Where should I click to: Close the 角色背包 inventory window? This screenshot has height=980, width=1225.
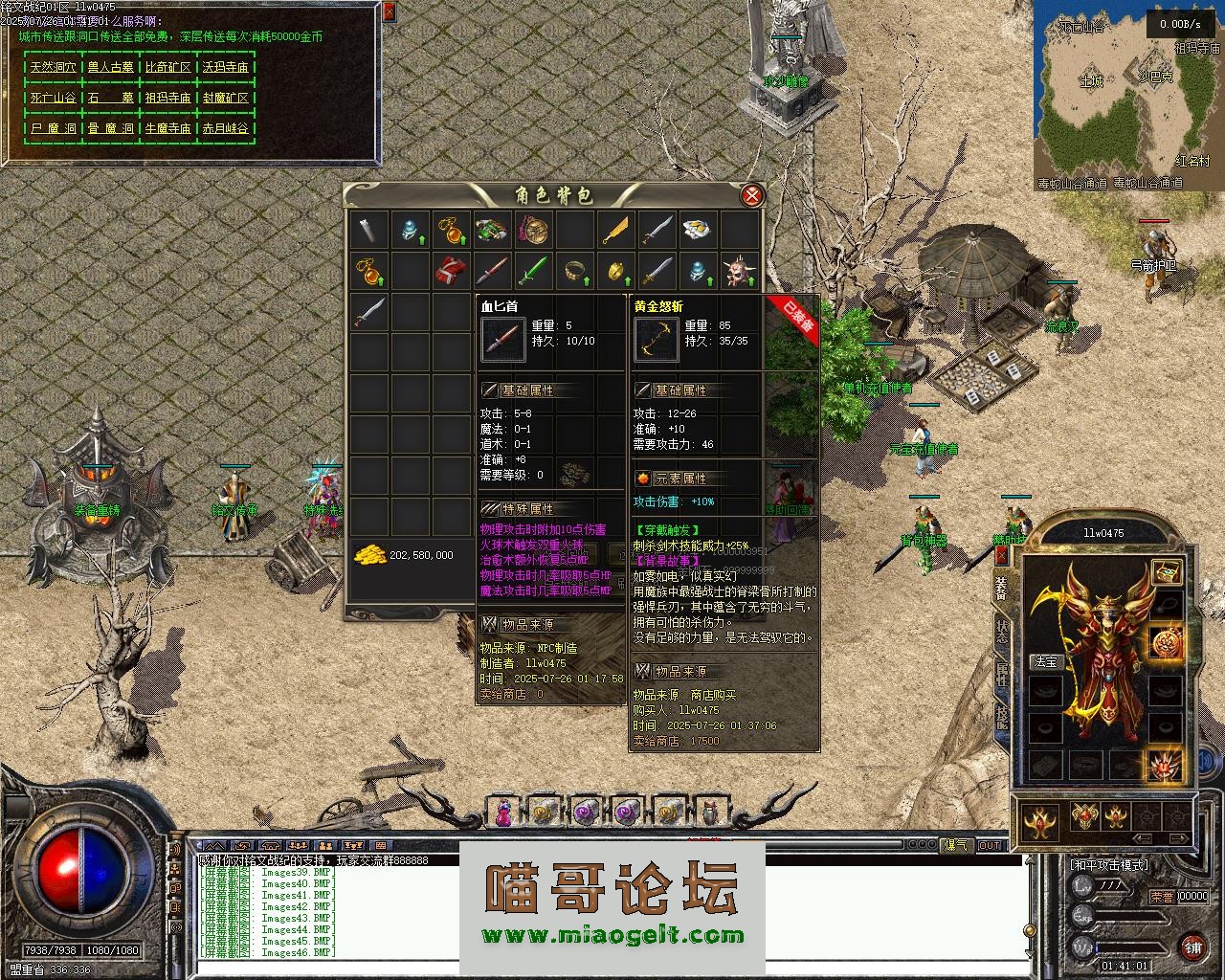753,196
